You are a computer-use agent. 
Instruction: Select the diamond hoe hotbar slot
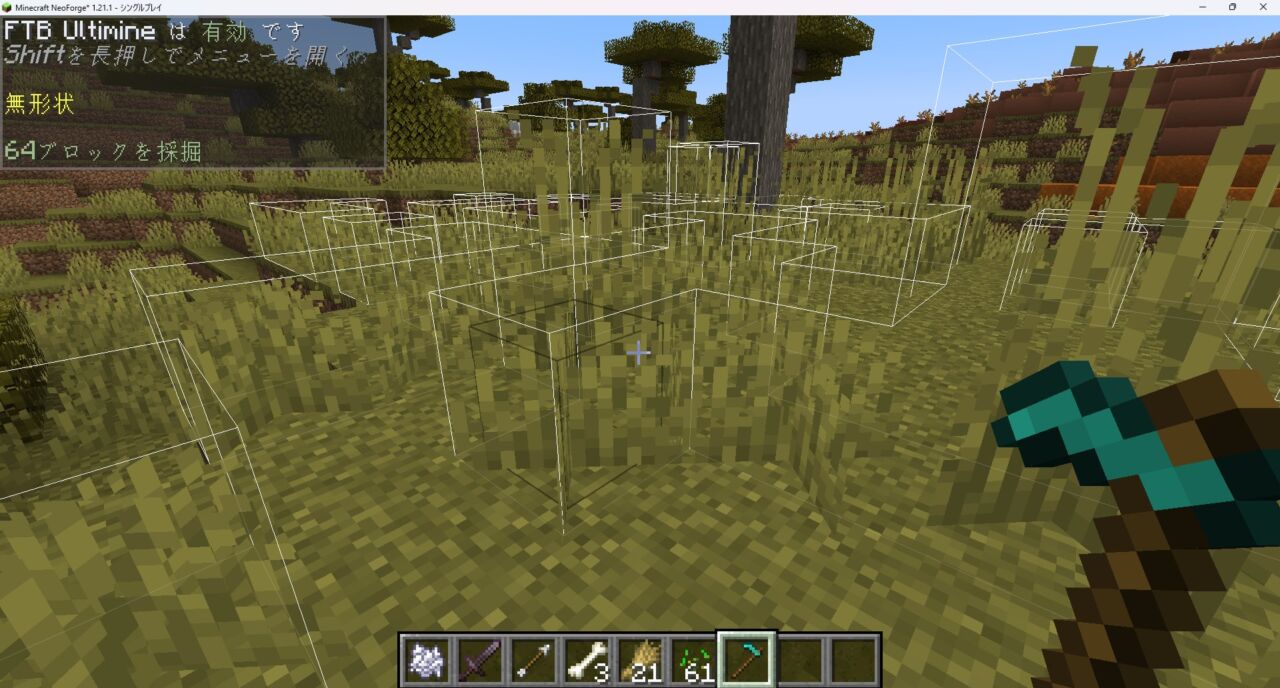(x=747, y=660)
